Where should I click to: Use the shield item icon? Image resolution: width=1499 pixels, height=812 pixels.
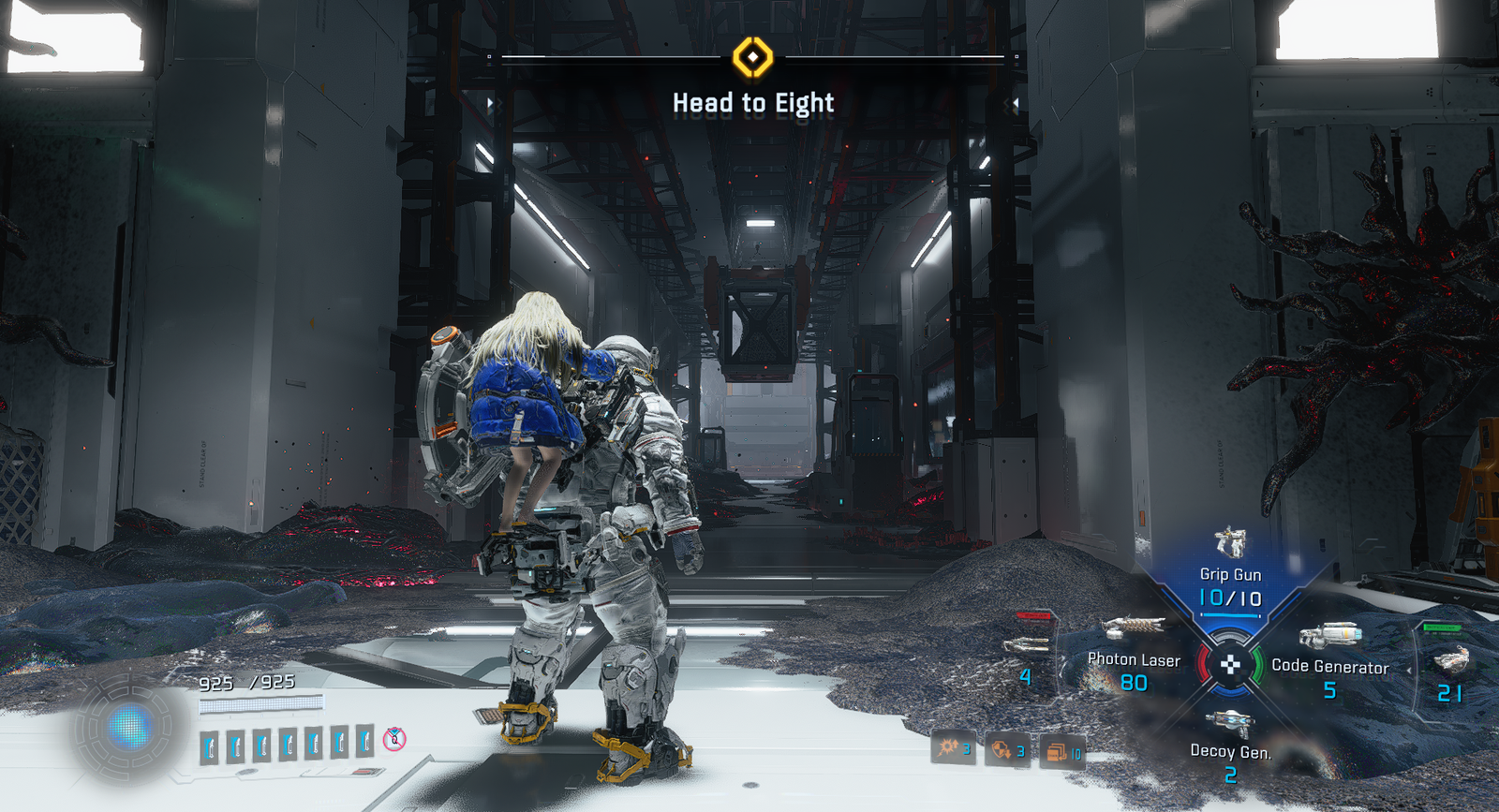coord(1006,750)
